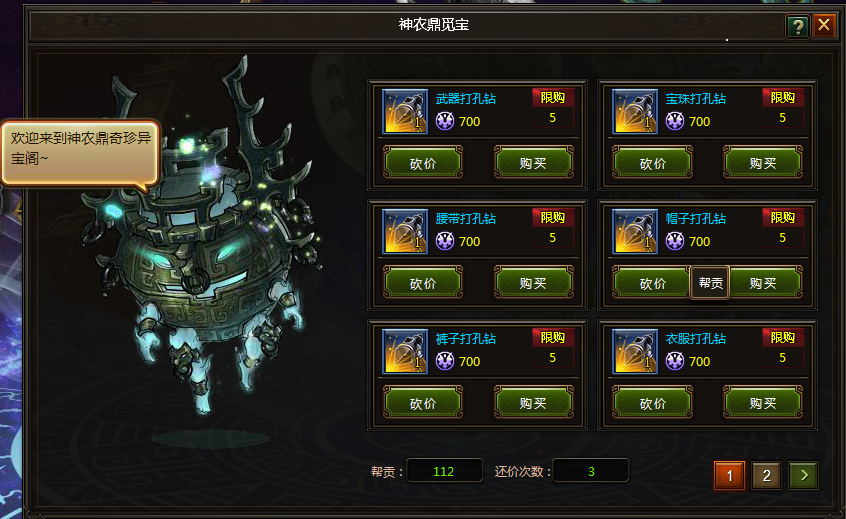Advance with the next page arrow
Screen dimensions: 846x519
click(x=803, y=475)
